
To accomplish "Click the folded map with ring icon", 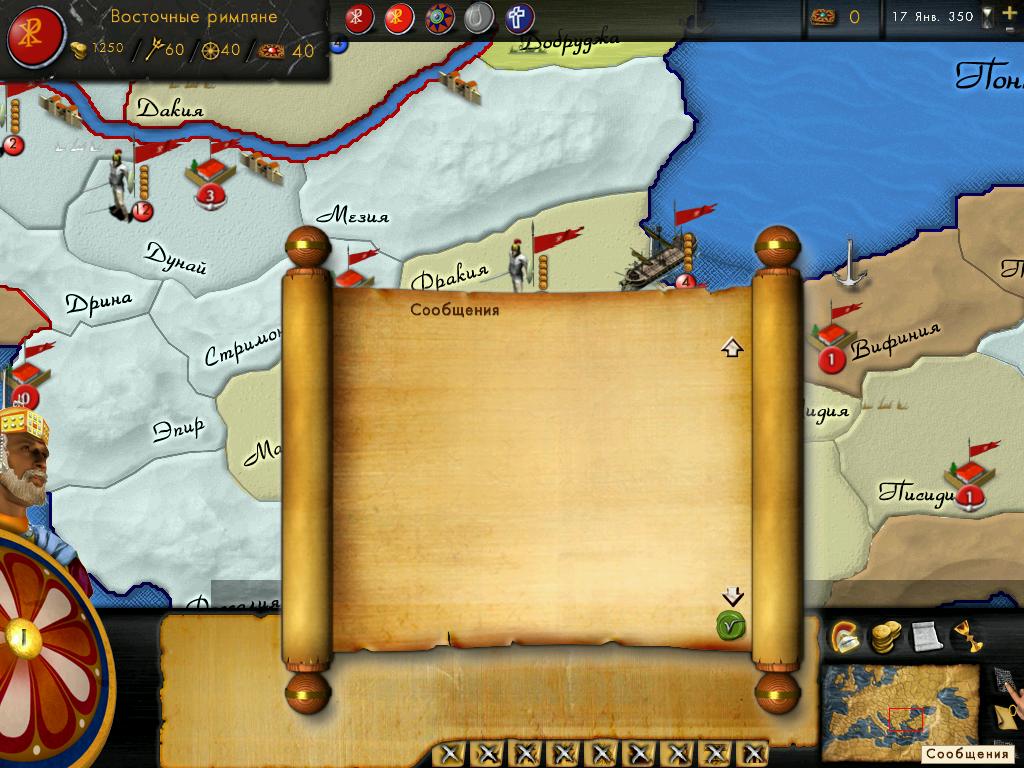I will pos(1006,713).
